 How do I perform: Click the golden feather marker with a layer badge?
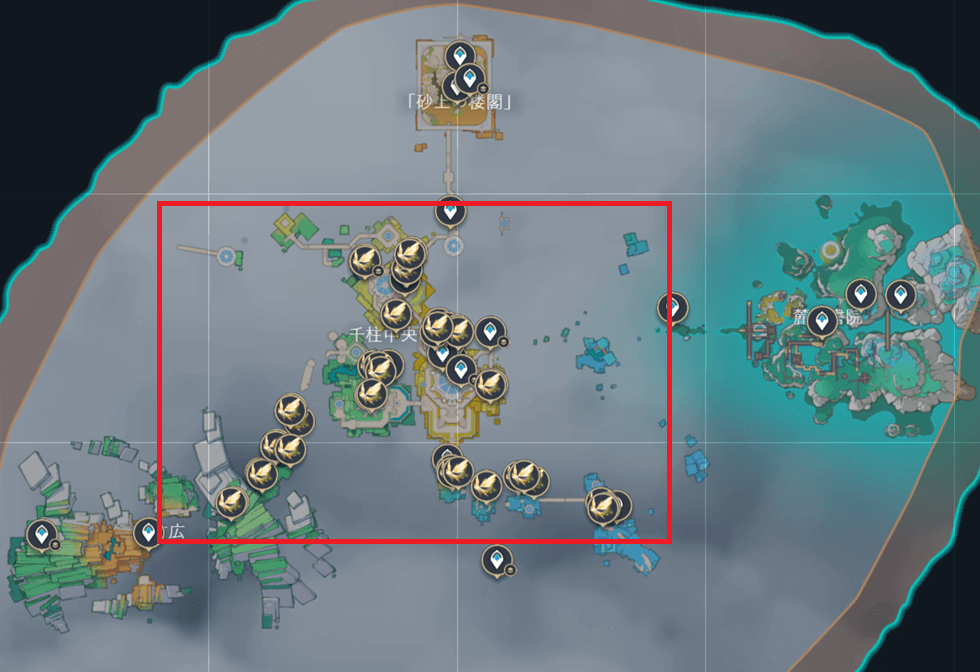click(364, 262)
